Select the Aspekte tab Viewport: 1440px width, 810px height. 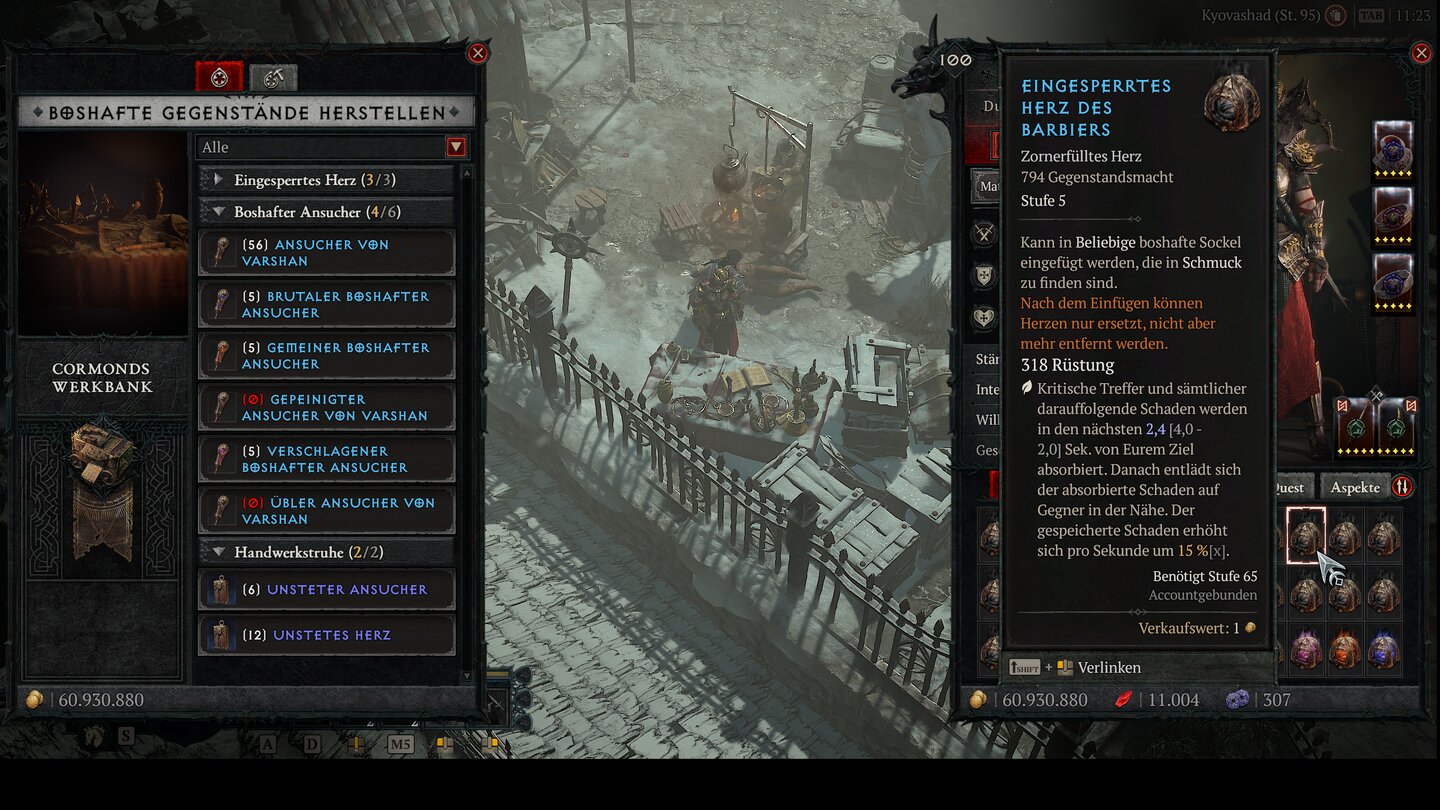pos(1356,487)
